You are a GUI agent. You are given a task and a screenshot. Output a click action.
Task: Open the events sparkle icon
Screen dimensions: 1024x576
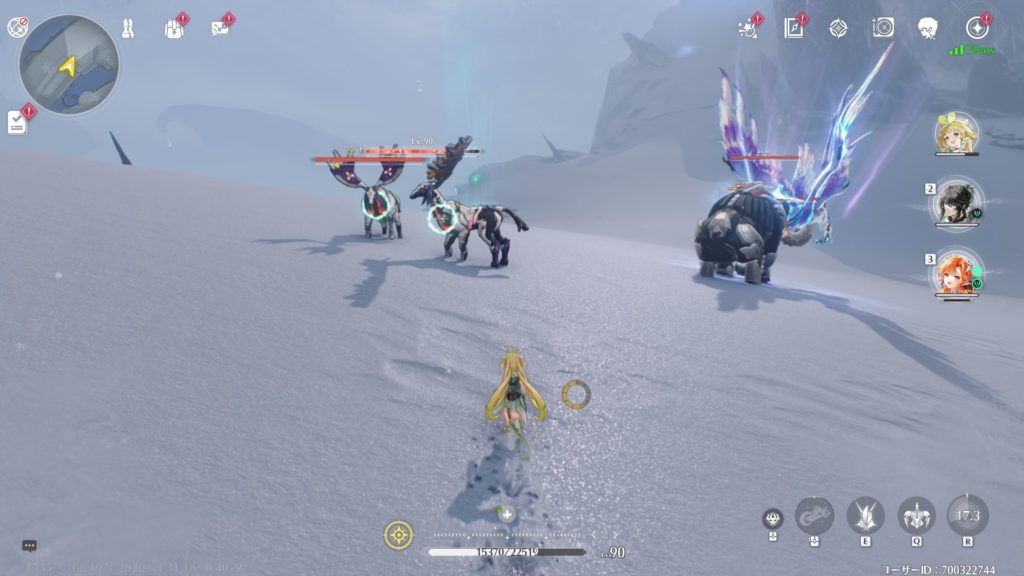click(747, 28)
